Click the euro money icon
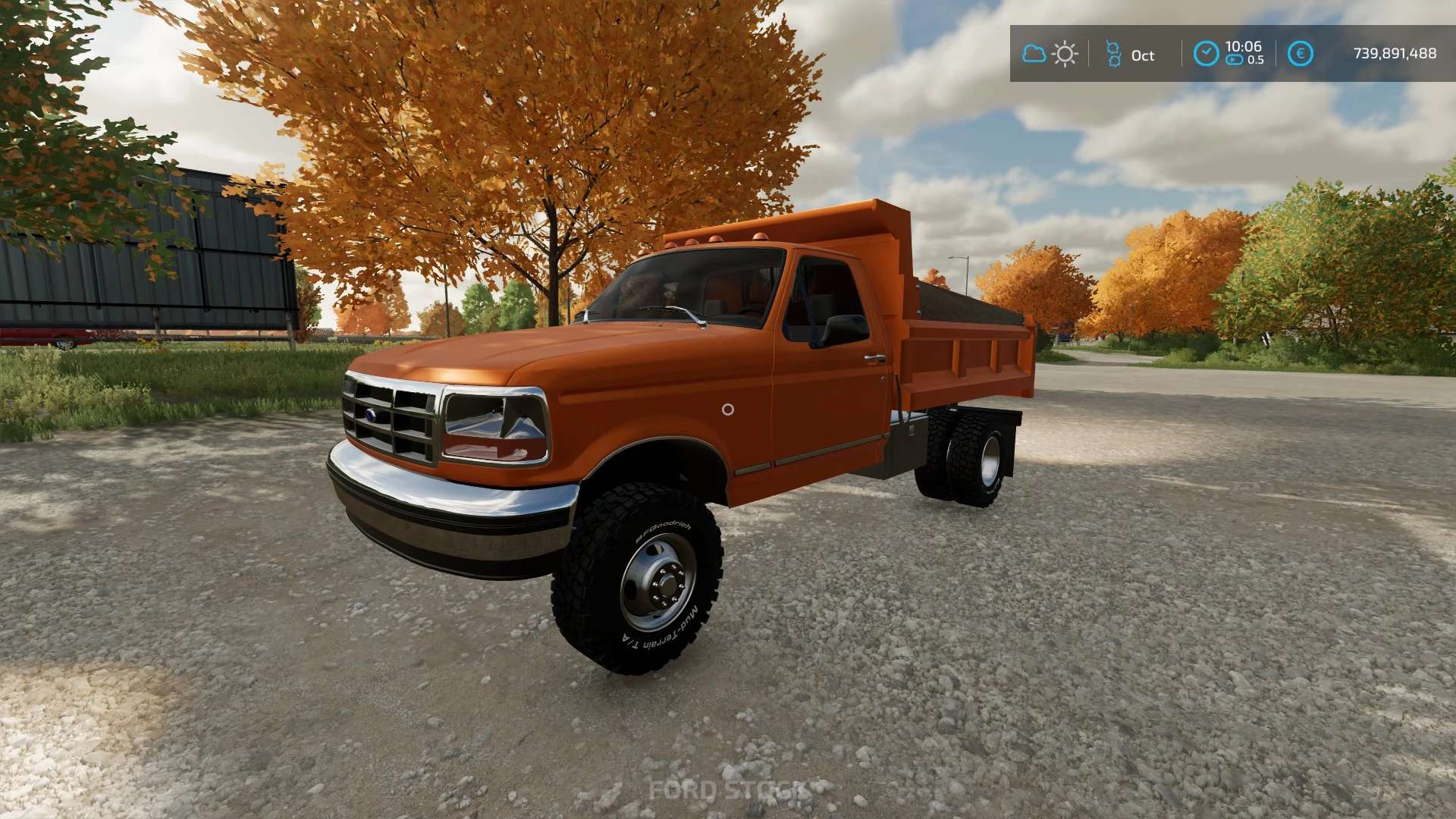1456x819 pixels. 1300,54
